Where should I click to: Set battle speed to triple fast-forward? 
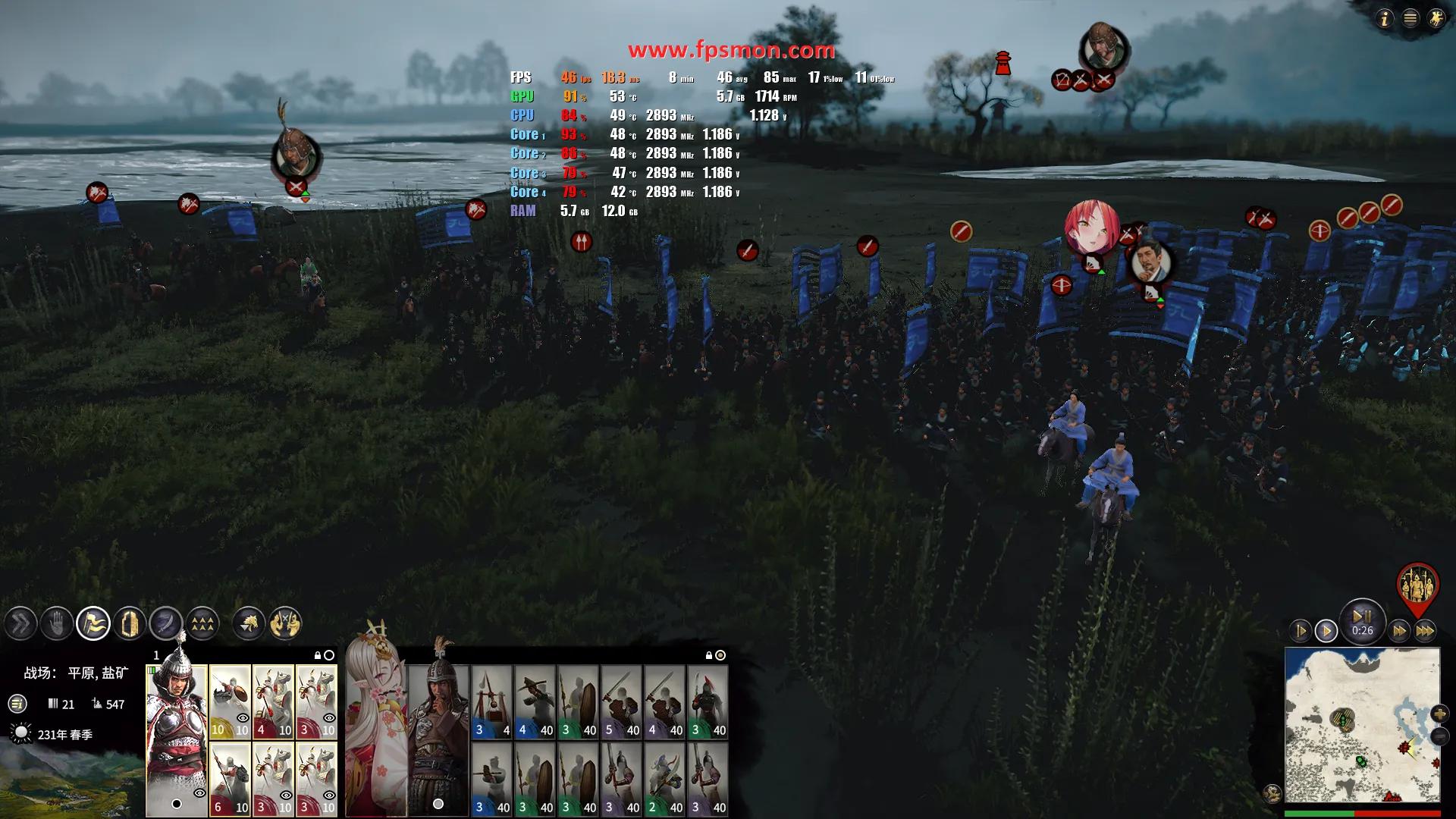coord(1425,631)
